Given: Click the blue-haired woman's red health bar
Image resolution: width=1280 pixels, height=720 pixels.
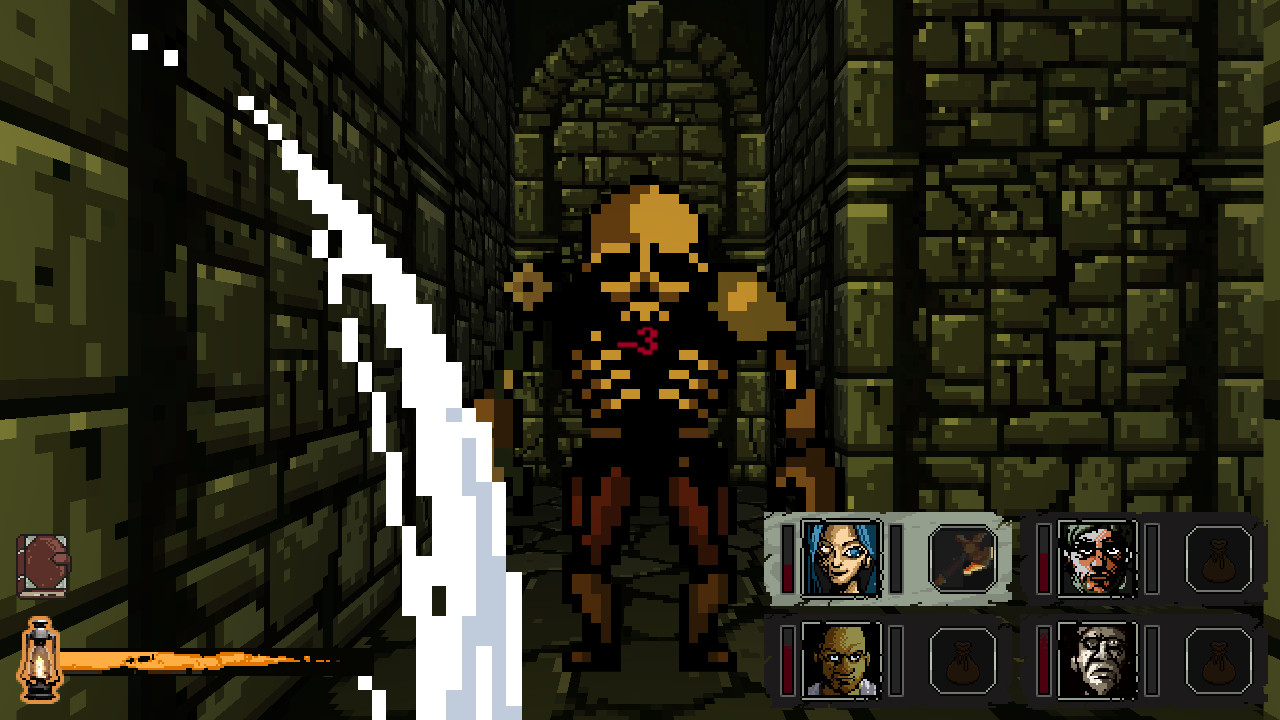Looking at the screenshot, I should coord(790,558).
